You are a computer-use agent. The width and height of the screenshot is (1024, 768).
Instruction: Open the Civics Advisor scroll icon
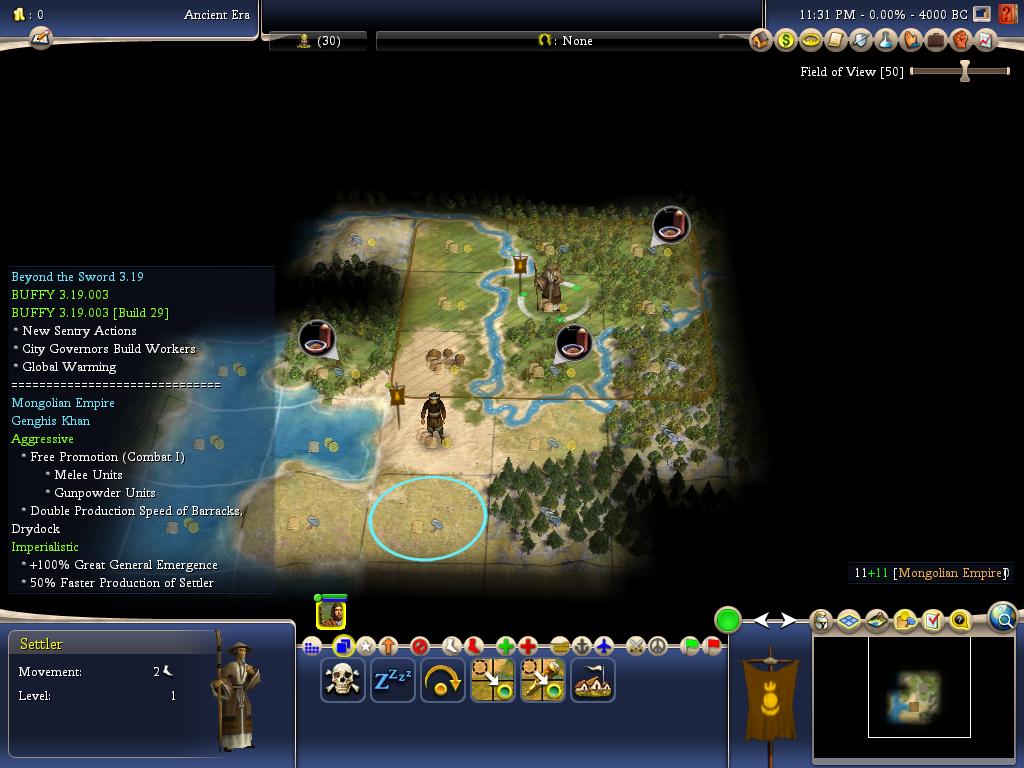pyautogui.click(x=836, y=41)
